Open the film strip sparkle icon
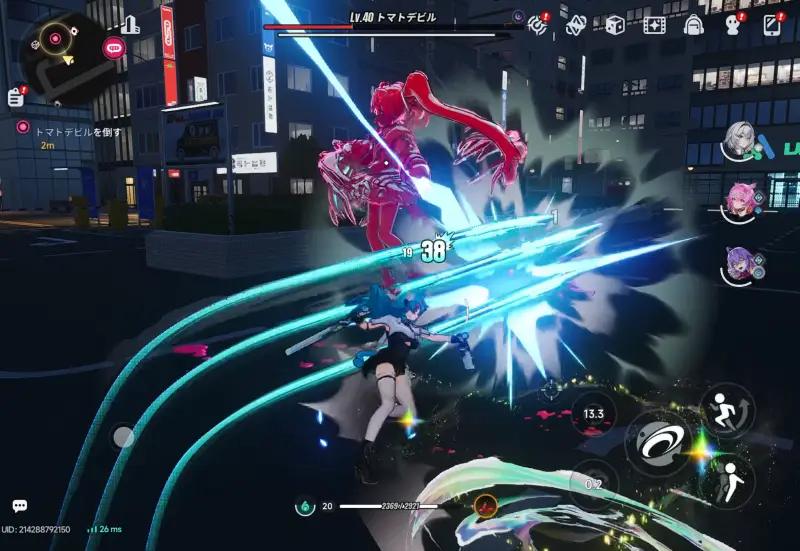The image size is (800, 551). (654, 25)
